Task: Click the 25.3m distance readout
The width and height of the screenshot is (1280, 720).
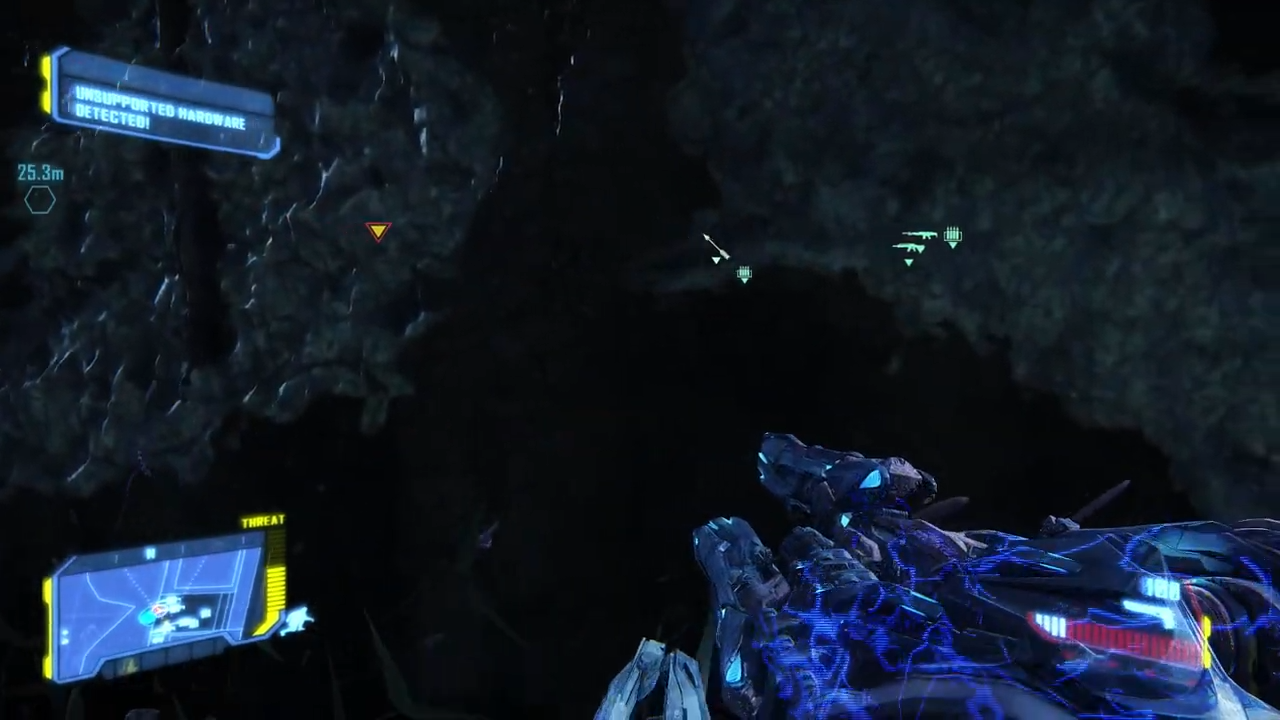Action: click(x=39, y=173)
